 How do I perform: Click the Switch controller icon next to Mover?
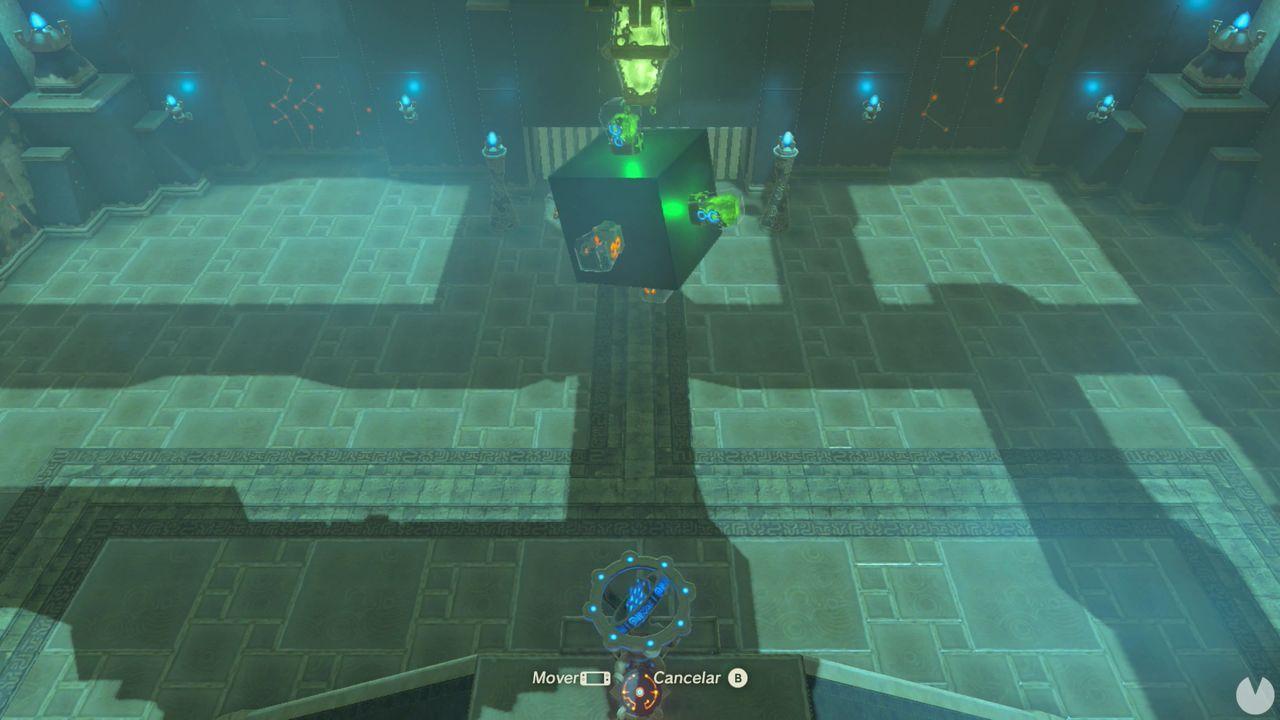click(x=594, y=678)
